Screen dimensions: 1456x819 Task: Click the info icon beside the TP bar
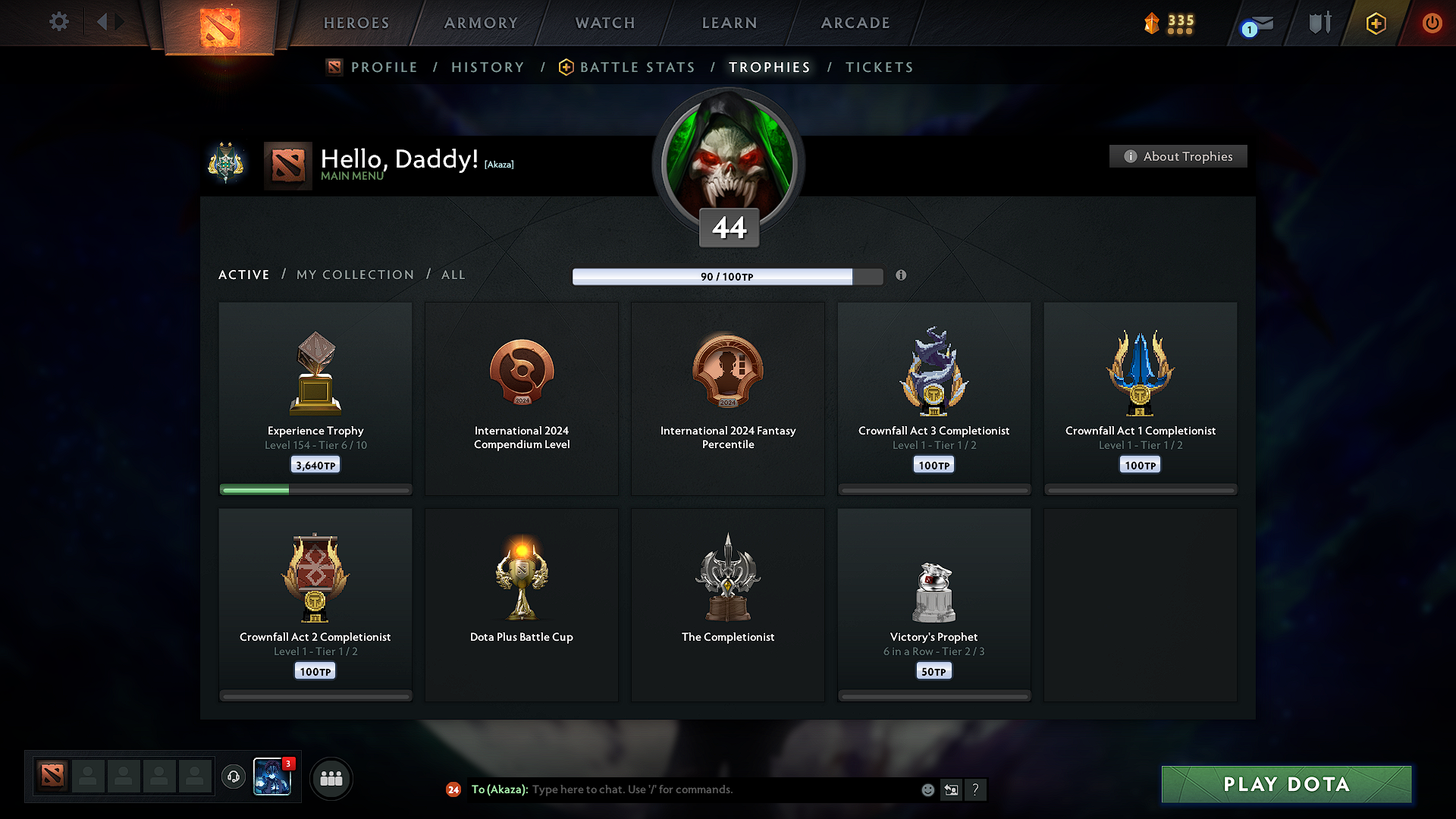click(x=902, y=276)
